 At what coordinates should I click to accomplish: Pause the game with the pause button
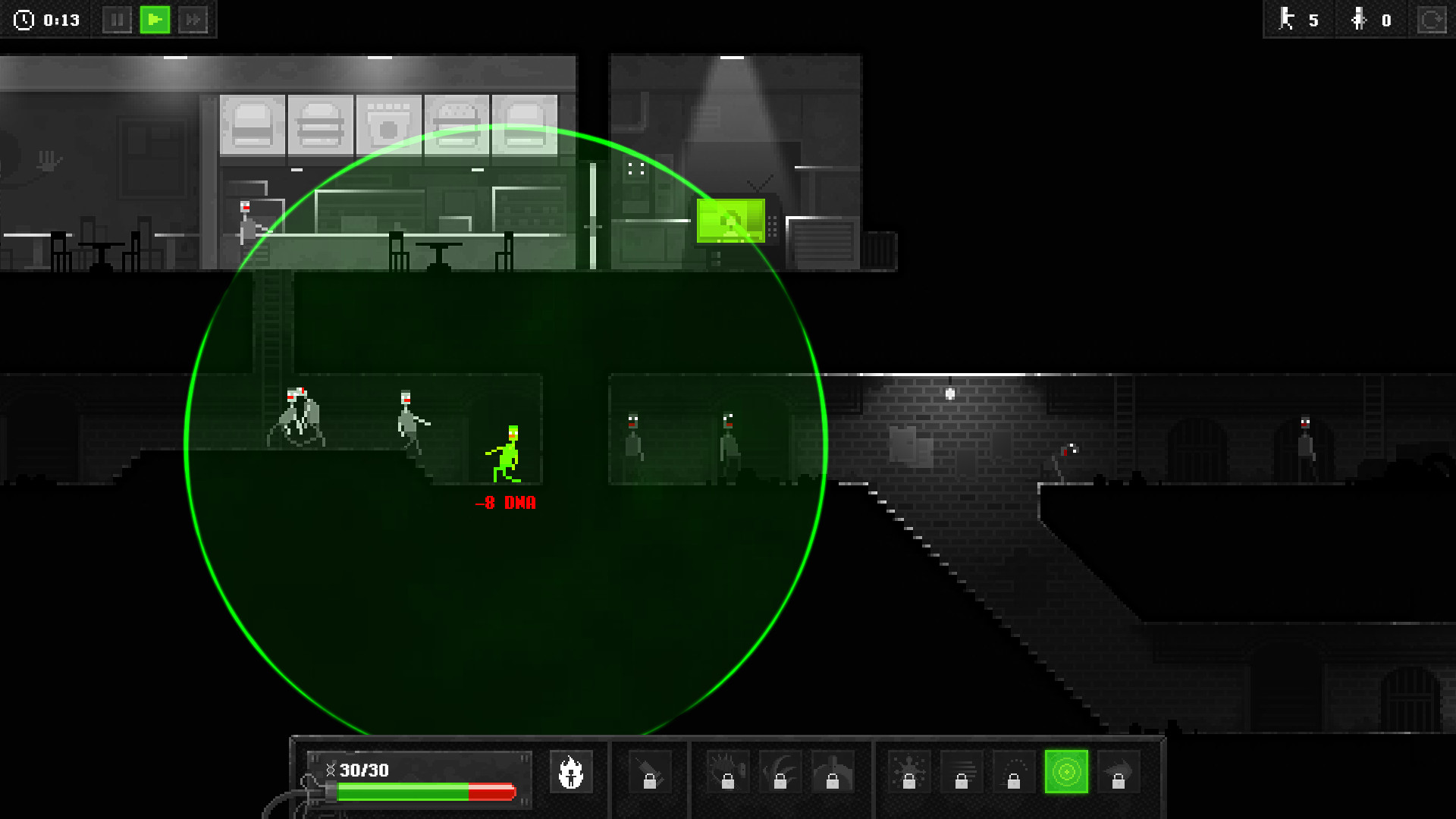click(x=118, y=20)
